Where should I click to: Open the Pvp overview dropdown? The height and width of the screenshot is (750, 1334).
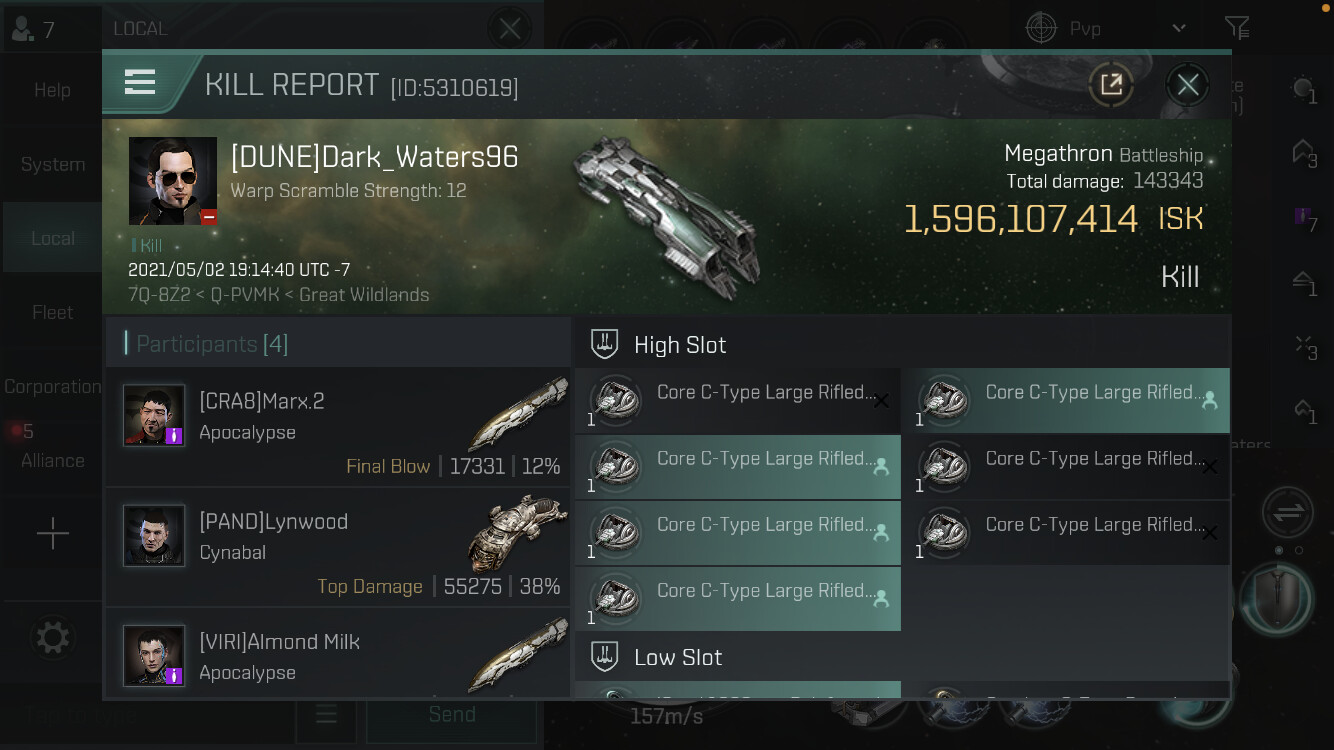1178,29
